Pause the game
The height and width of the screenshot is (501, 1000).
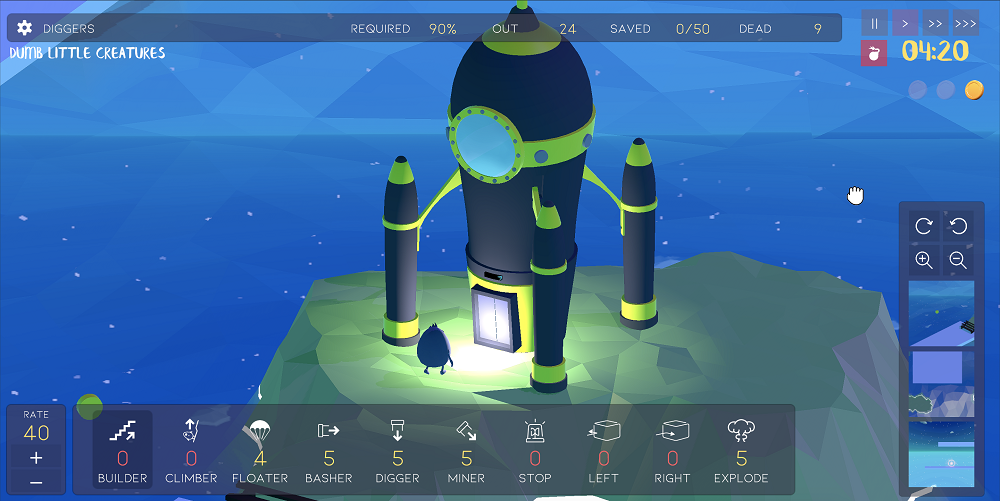point(874,23)
